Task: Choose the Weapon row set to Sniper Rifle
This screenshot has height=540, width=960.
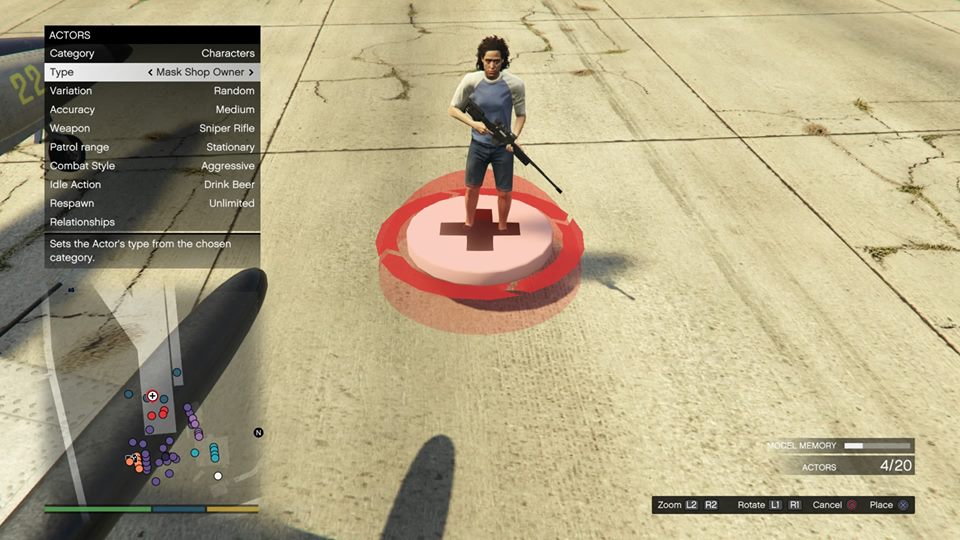Action: 152,128
